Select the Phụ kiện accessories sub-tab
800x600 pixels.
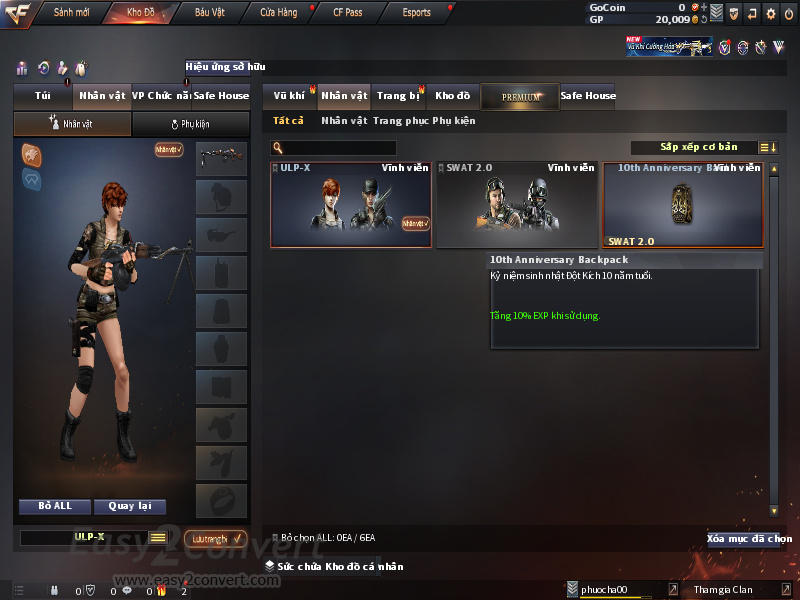click(190, 124)
